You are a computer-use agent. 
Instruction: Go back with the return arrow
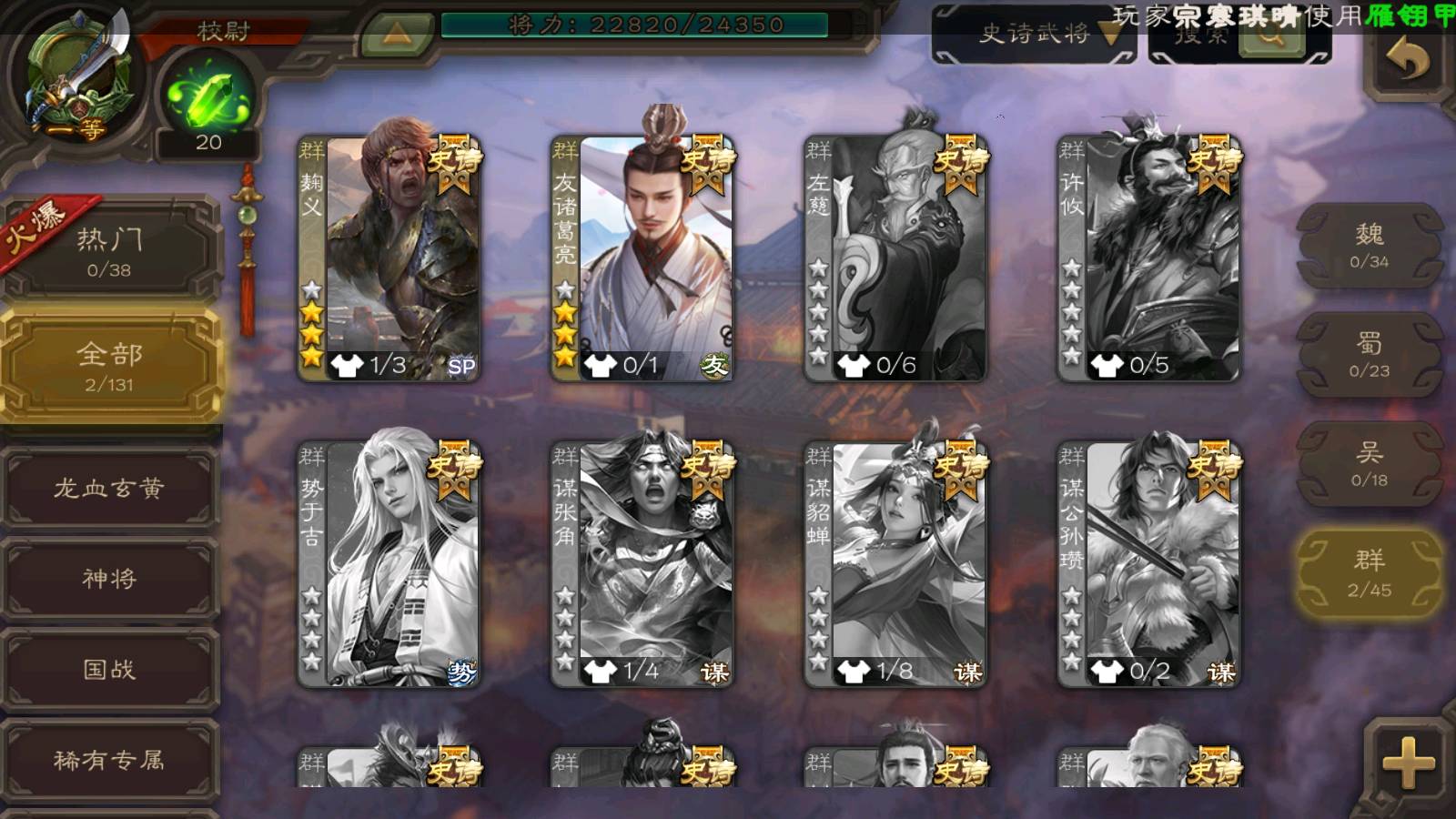[1407, 60]
